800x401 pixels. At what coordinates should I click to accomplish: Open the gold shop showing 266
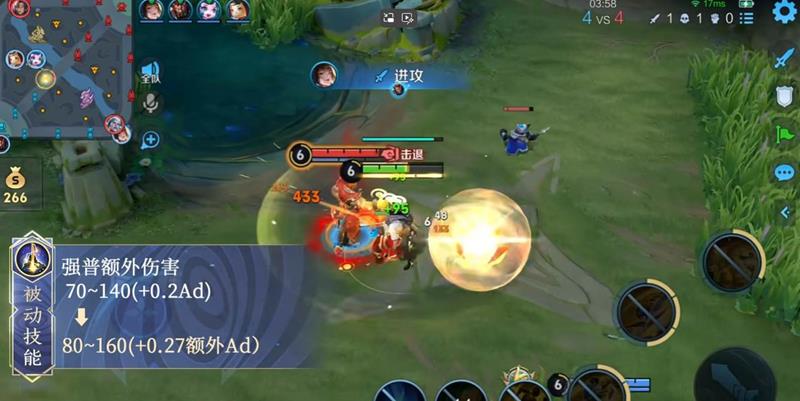click(15, 186)
